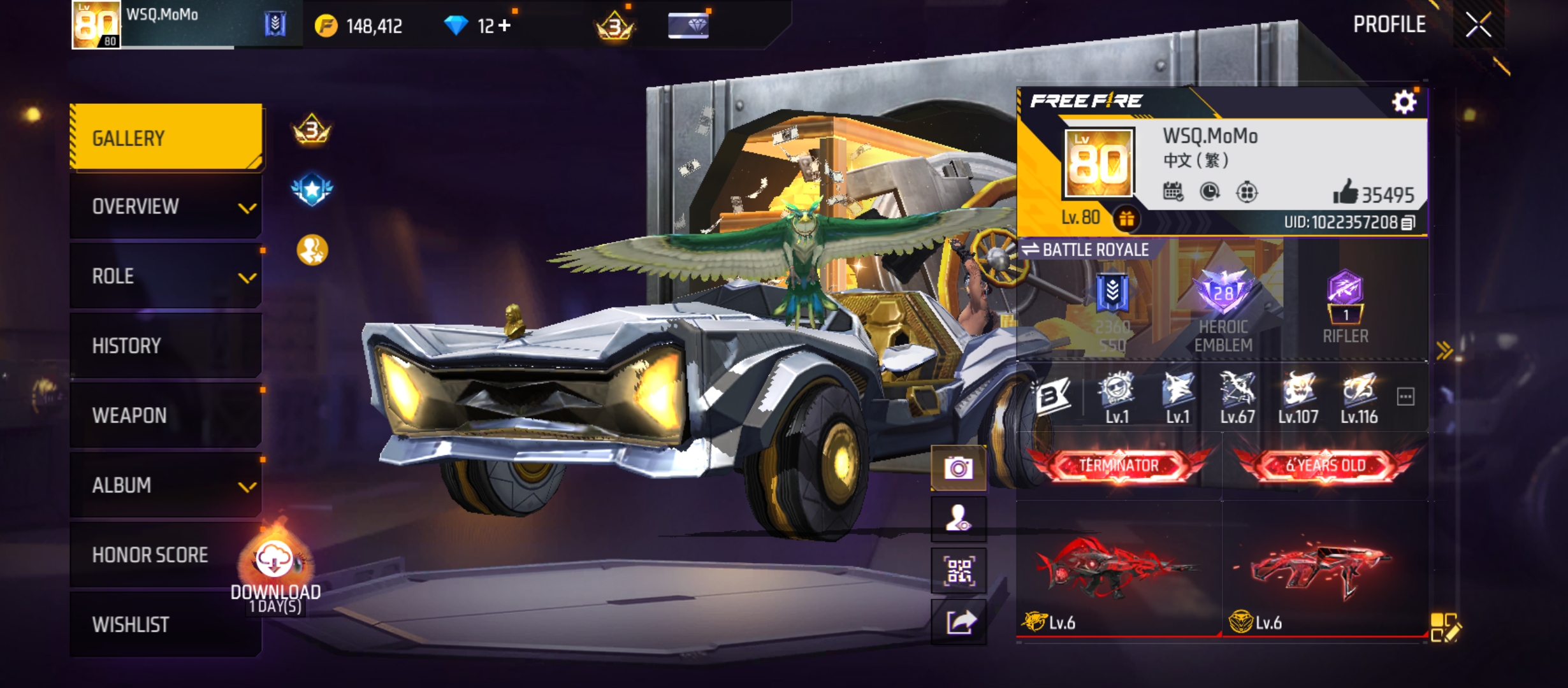This screenshot has width=1568, height=688.
Task: Open the 6 Years Old title badge
Action: [1326, 466]
